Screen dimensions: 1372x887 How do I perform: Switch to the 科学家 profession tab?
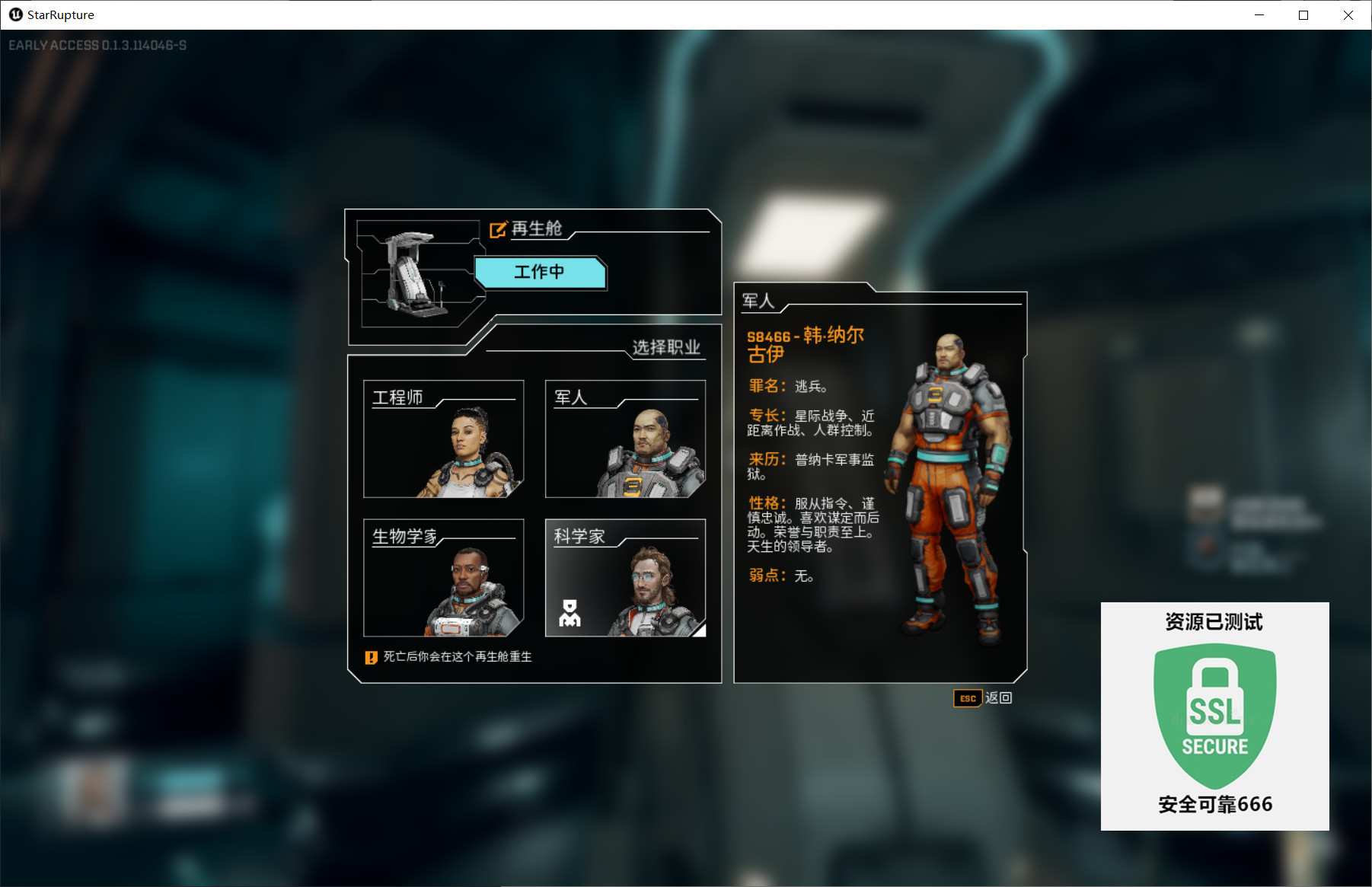625,577
